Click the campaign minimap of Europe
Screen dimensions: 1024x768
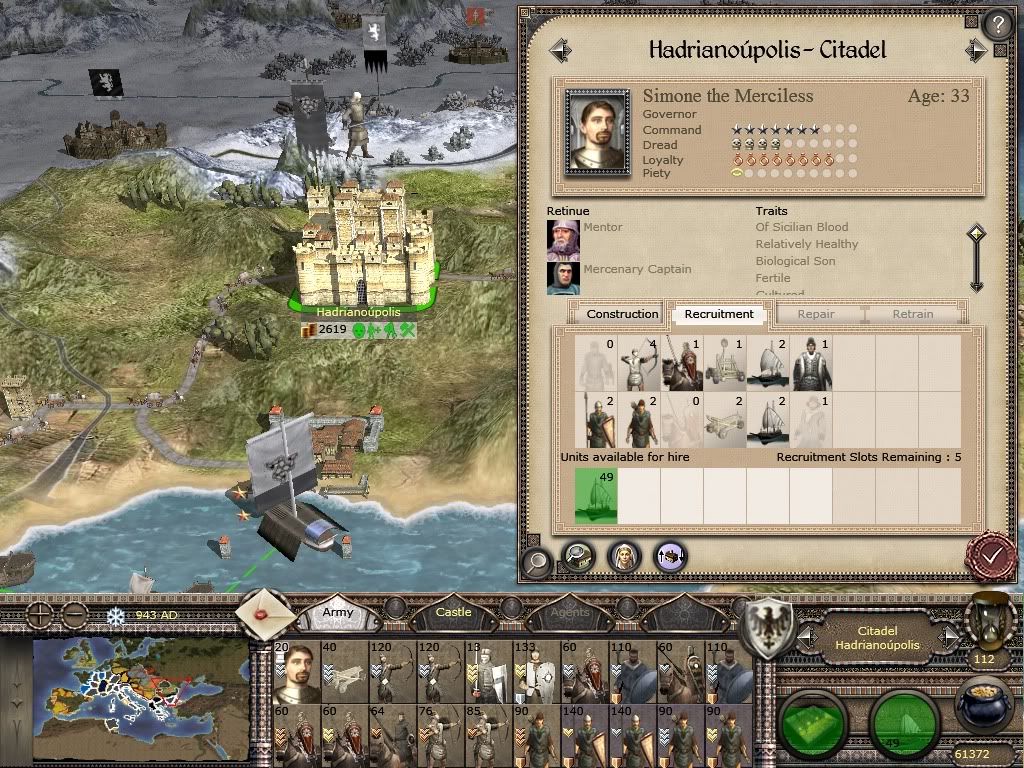(140, 685)
